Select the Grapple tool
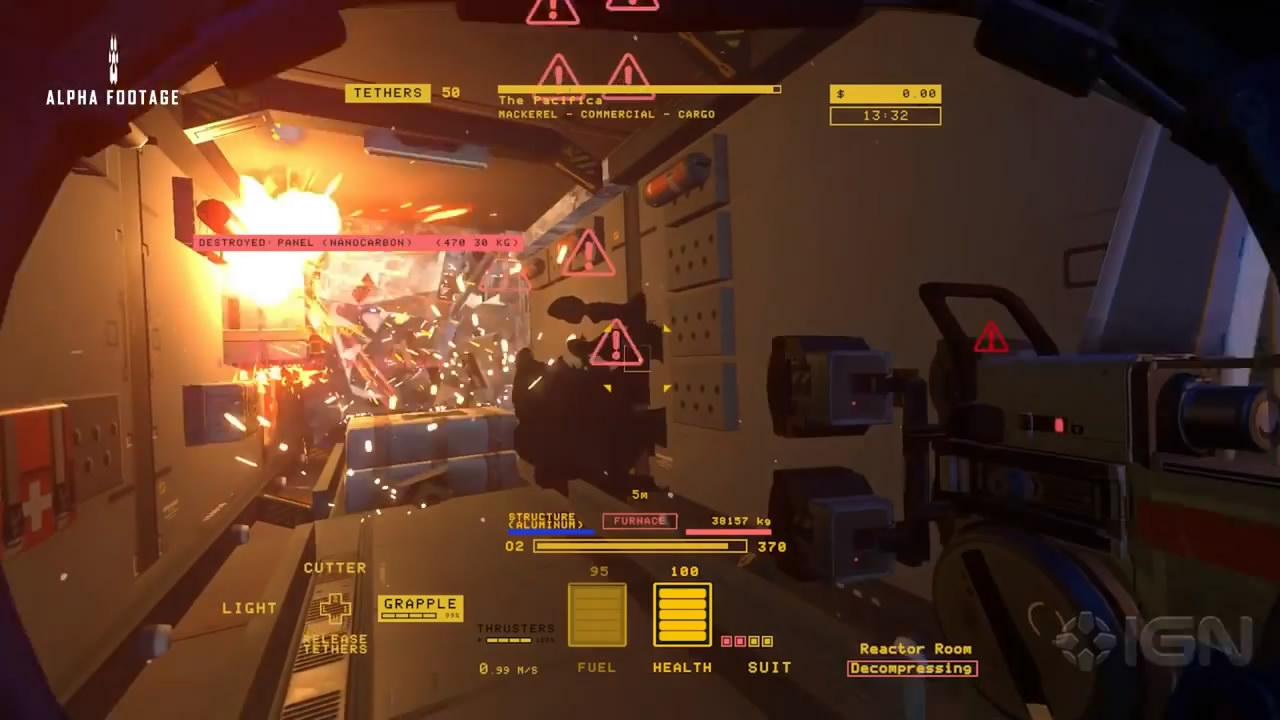This screenshot has width=1280, height=720. coord(420,605)
